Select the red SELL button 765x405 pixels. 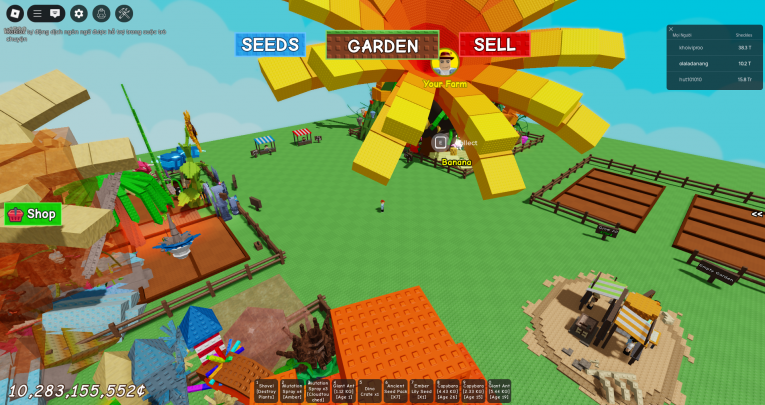point(494,45)
